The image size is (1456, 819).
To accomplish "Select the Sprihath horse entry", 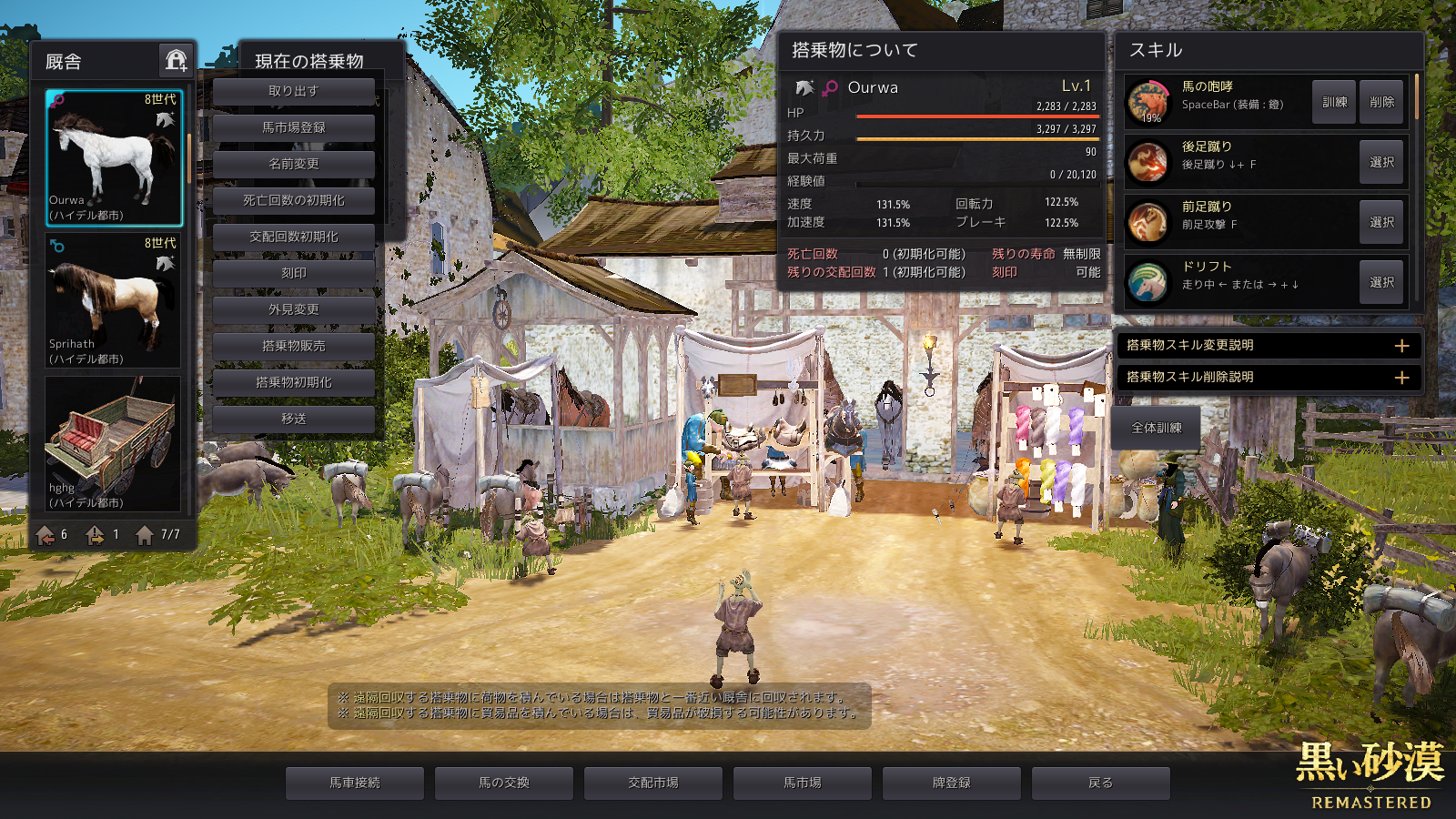I will click(x=114, y=300).
